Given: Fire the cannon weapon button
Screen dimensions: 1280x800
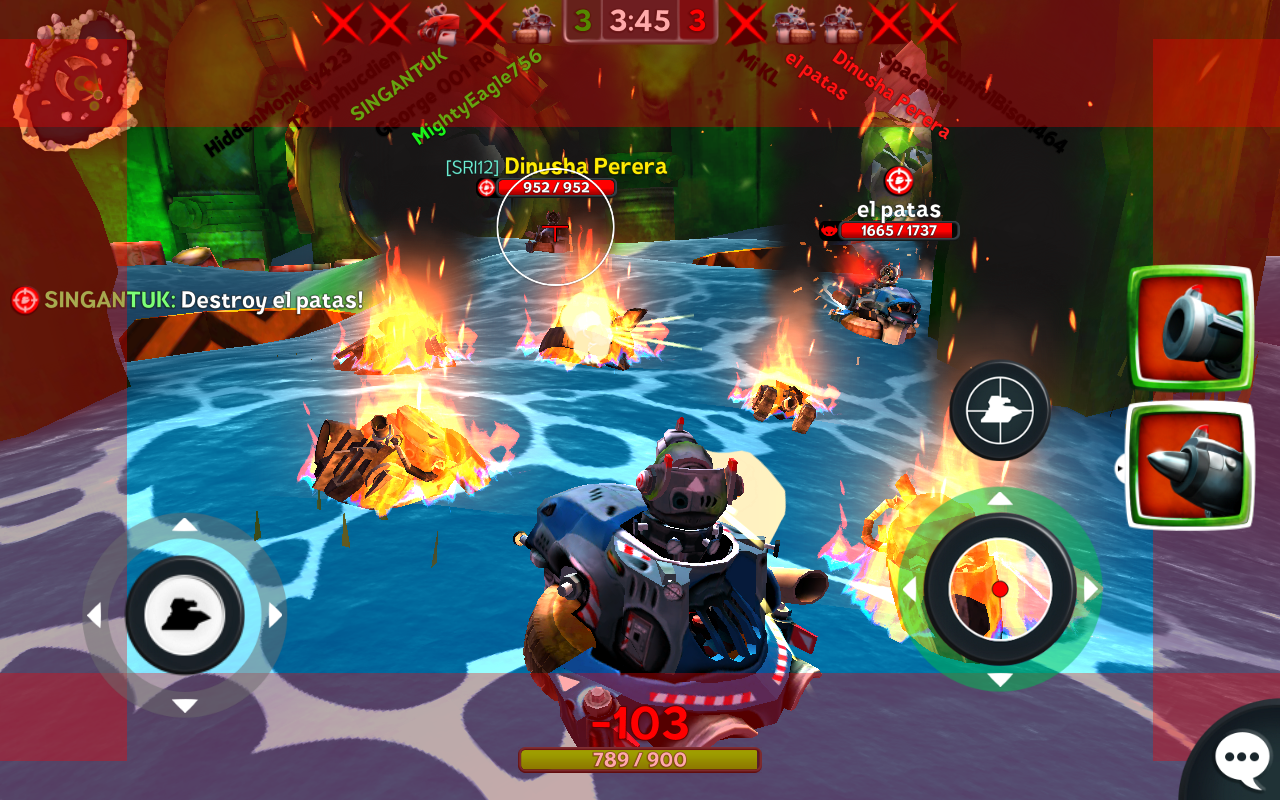Looking at the screenshot, I should (x=1191, y=329).
